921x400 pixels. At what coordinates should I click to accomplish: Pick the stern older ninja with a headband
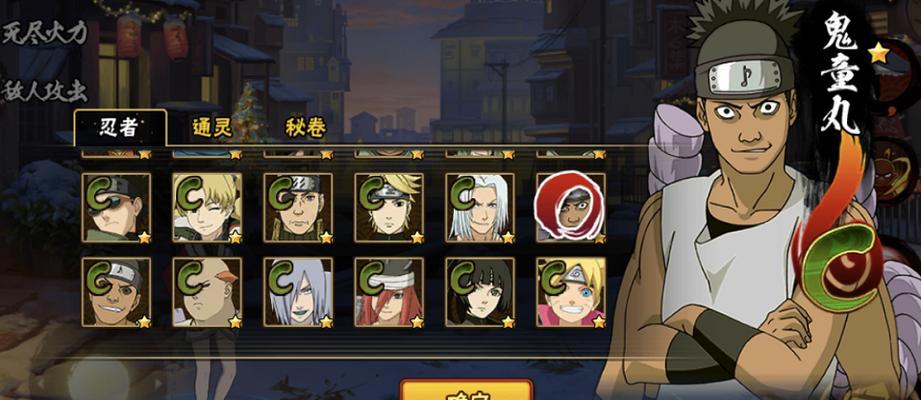(x=298, y=207)
